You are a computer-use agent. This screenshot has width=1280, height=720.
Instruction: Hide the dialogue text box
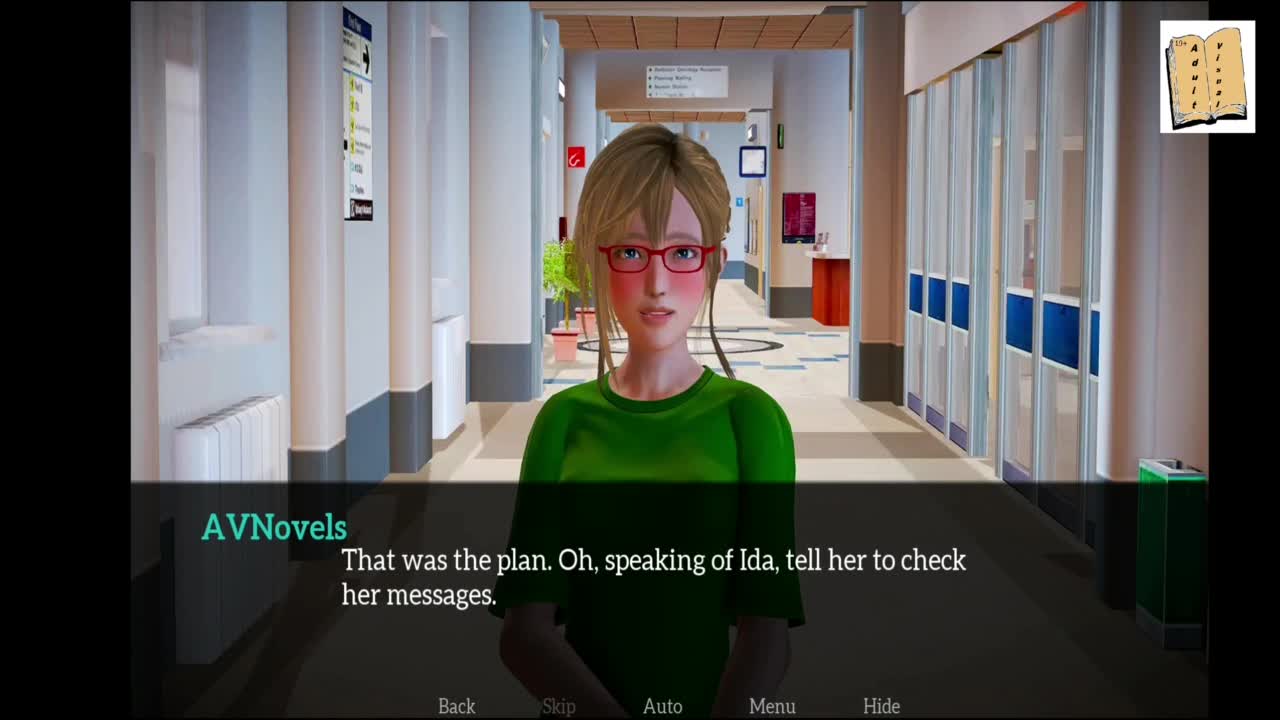(881, 706)
